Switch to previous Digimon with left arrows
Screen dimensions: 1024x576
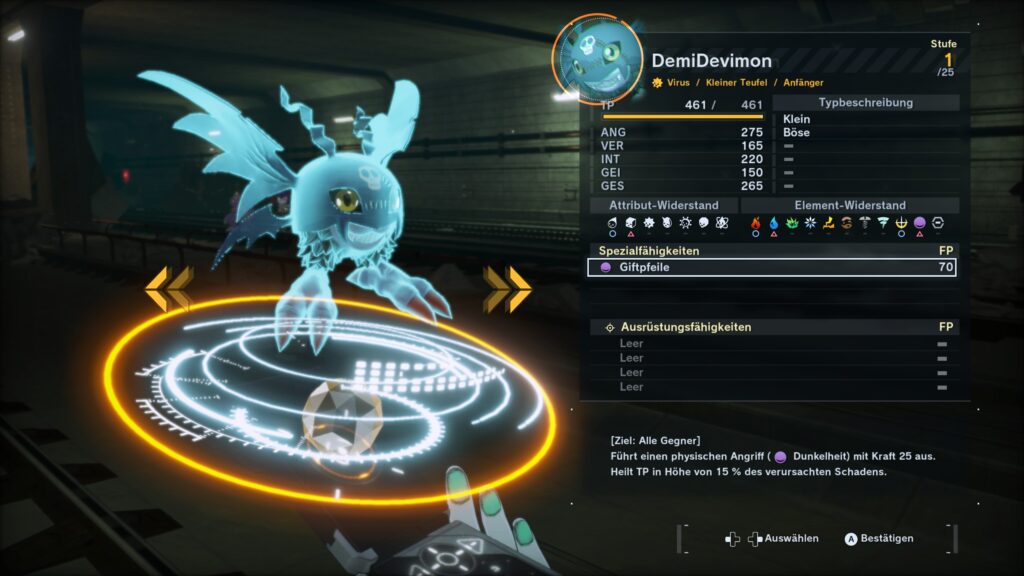pyautogui.click(x=168, y=288)
